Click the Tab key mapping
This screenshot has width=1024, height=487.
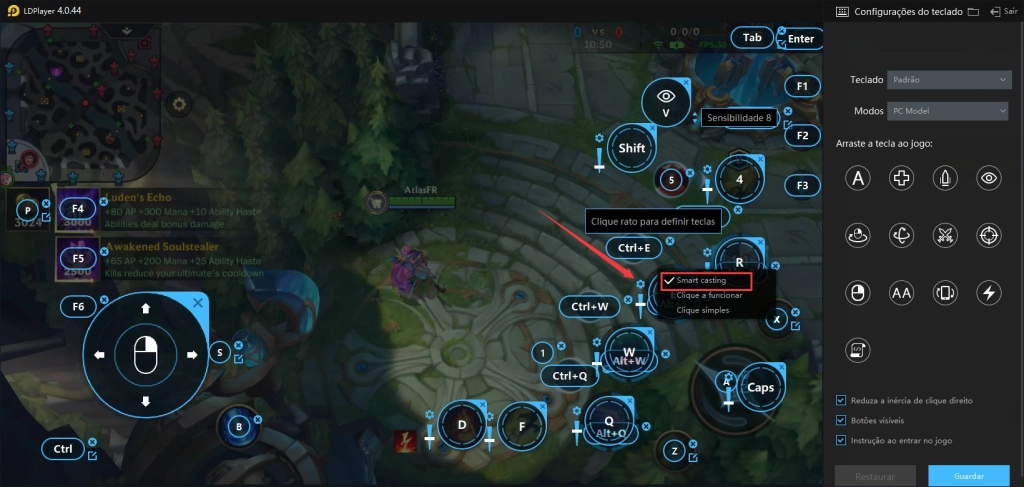pyautogui.click(x=752, y=38)
